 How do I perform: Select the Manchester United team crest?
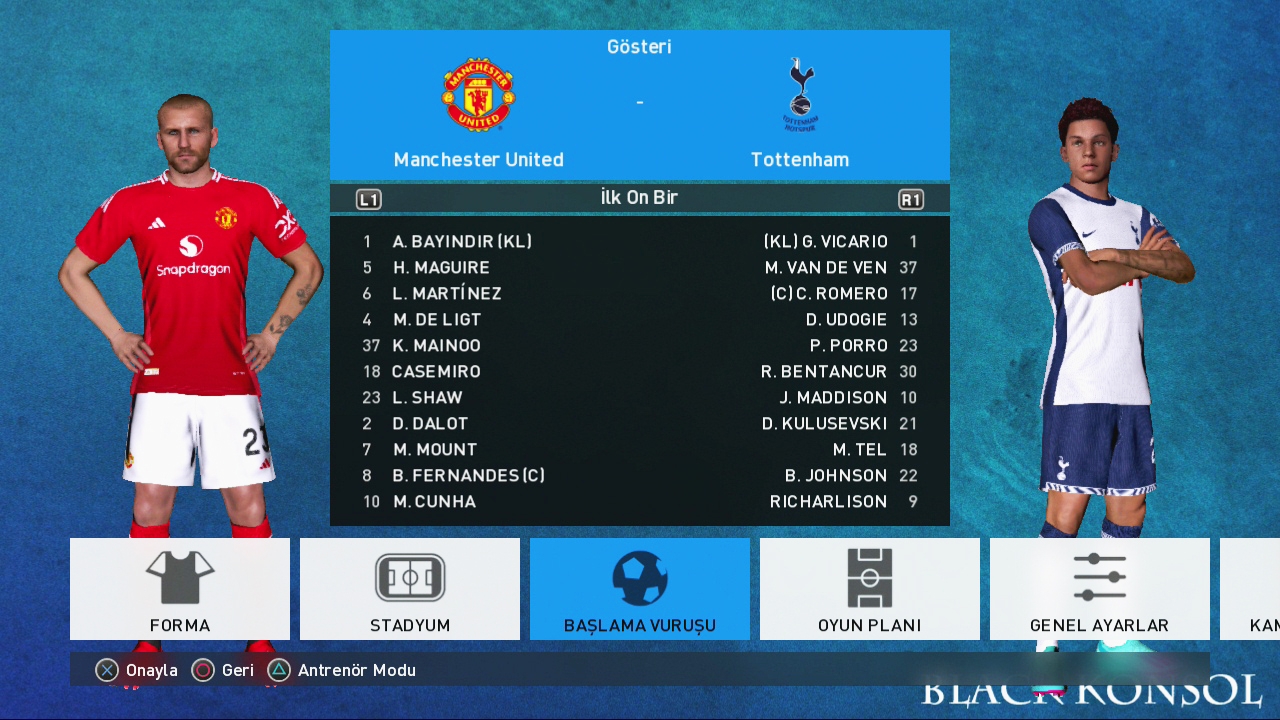point(478,96)
